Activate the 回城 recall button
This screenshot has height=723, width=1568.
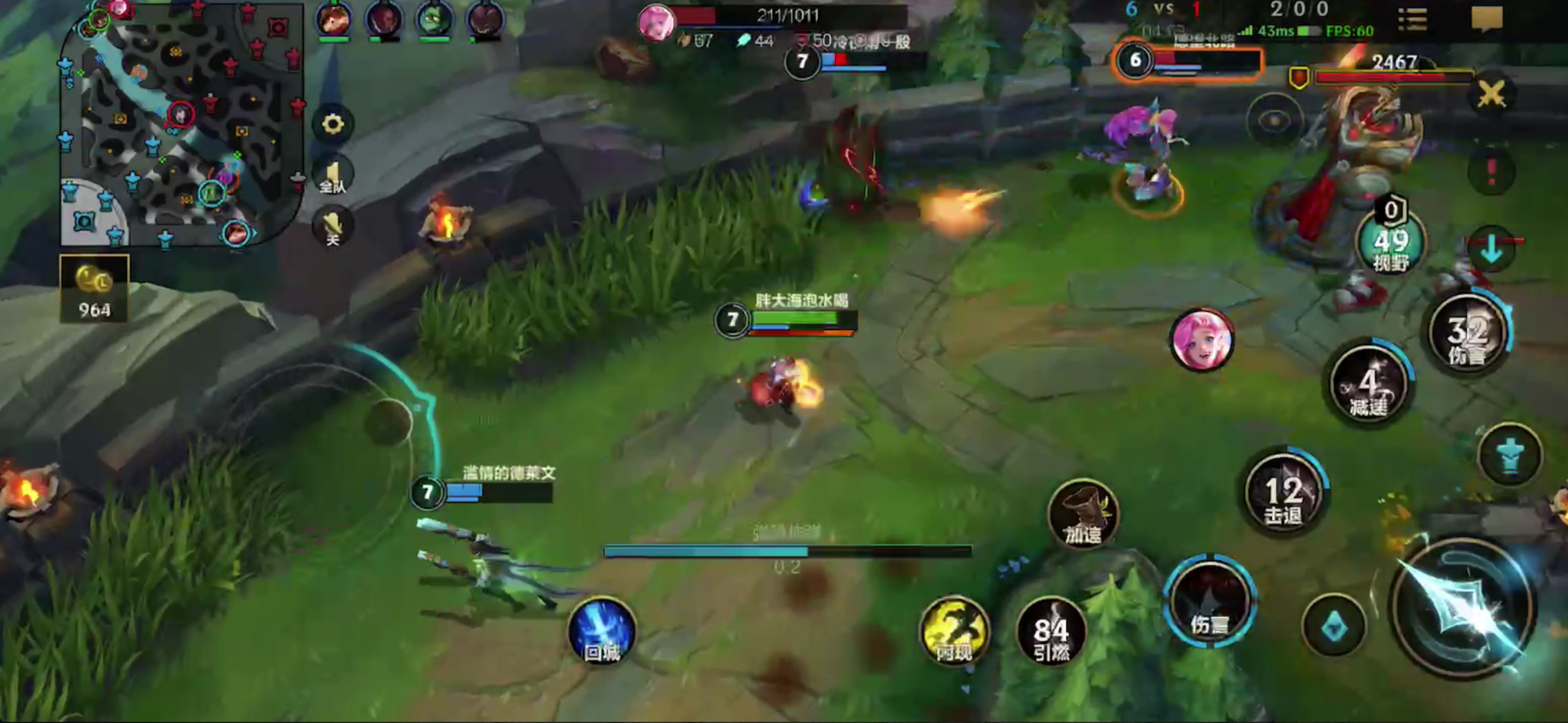tap(602, 632)
